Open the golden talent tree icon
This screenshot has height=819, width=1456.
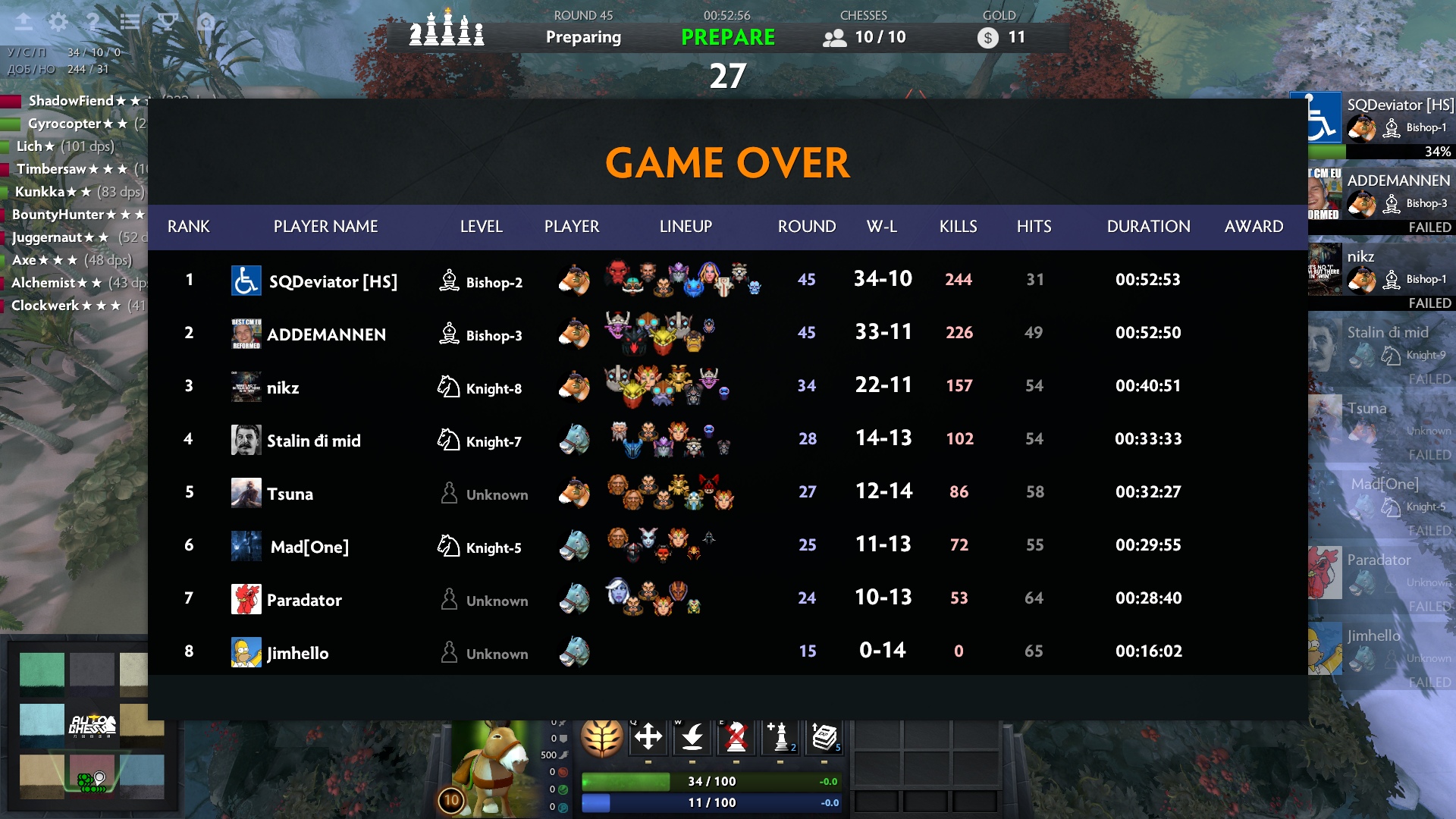tap(602, 736)
